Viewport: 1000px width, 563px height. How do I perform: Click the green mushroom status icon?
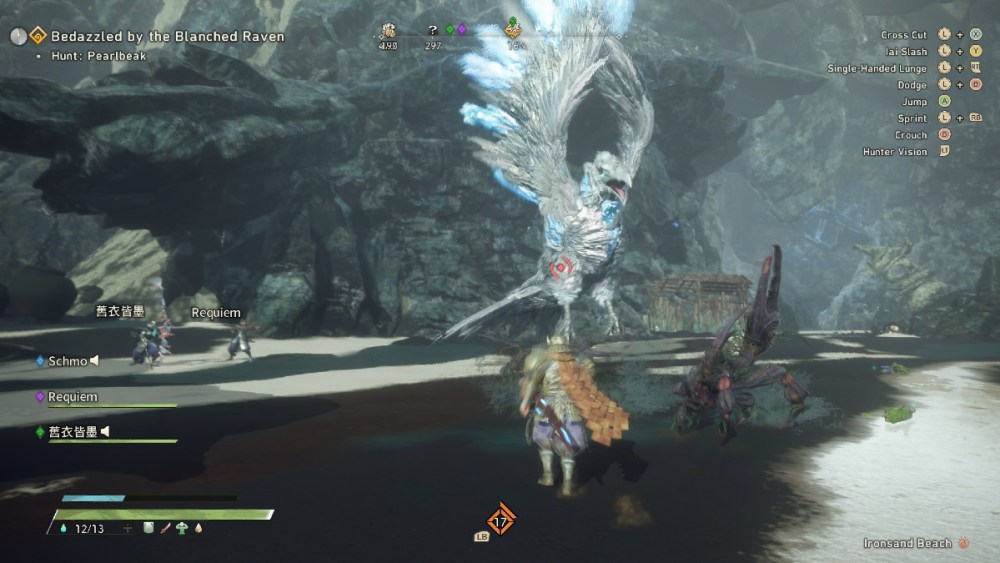point(182,528)
